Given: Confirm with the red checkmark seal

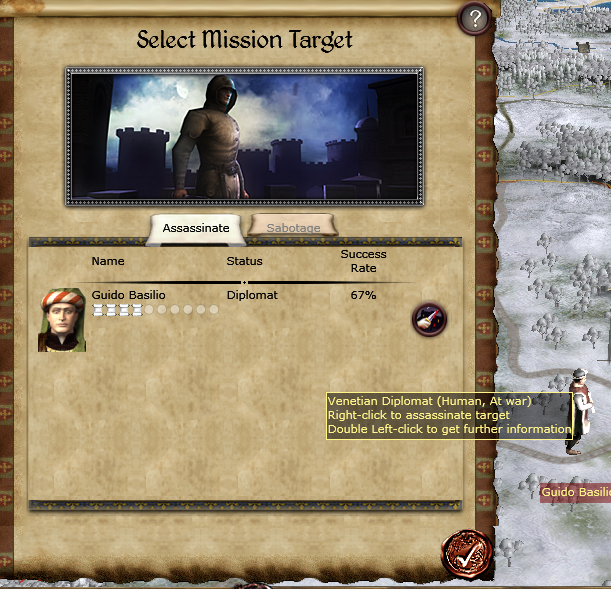Looking at the screenshot, I should tap(464, 552).
